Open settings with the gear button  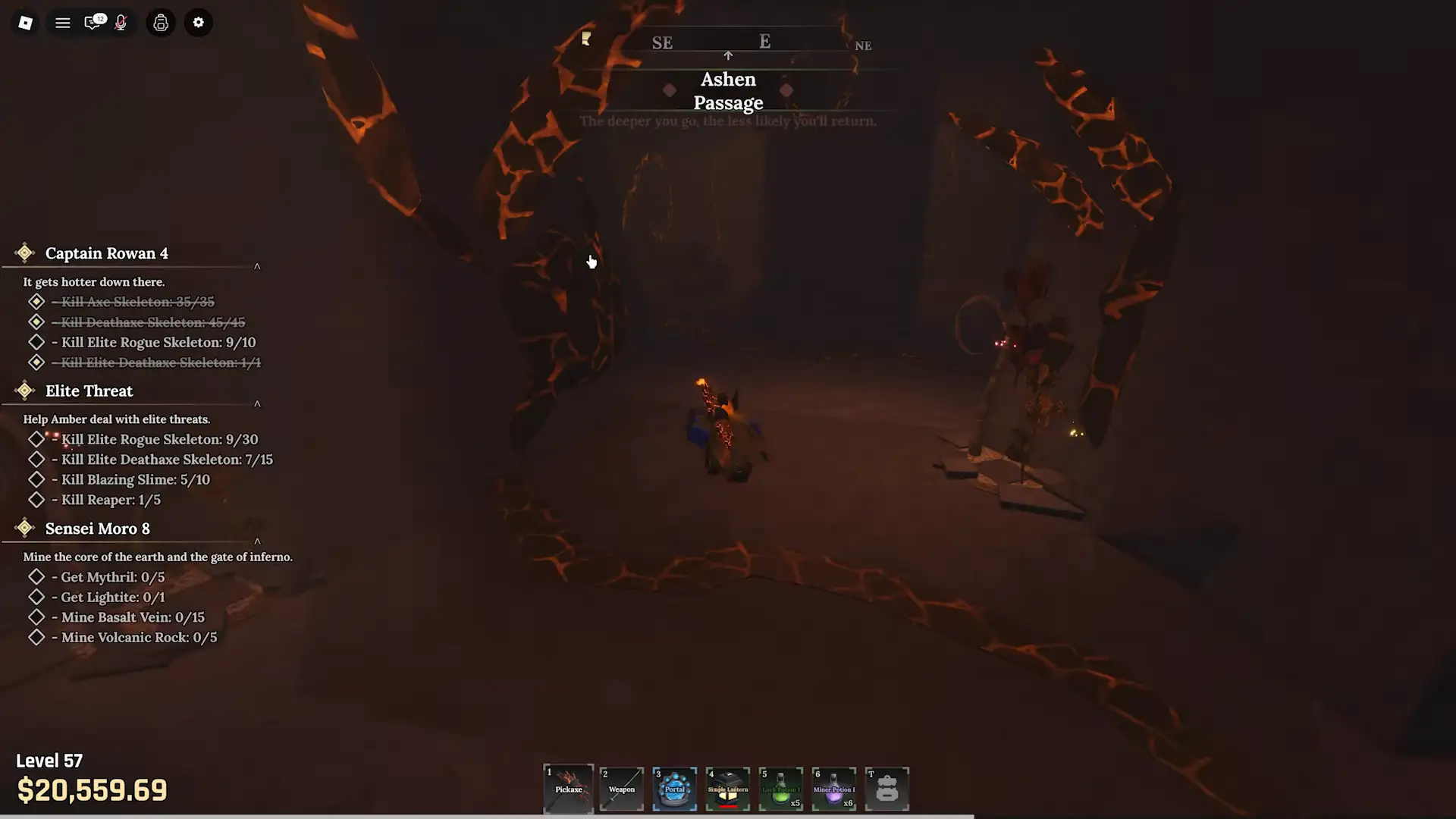pyautogui.click(x=198, y=23)
